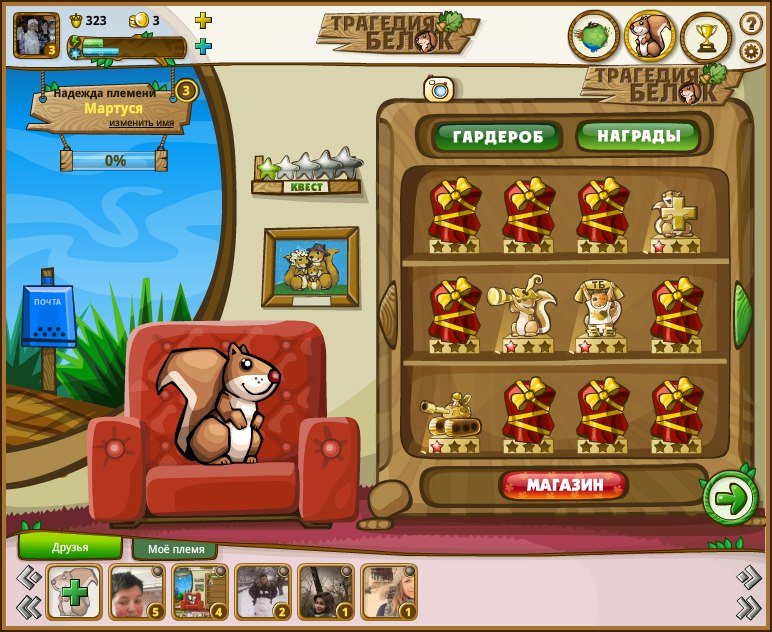Take a screenshot with camera icon
772x632 pixels.
(439, 90)
